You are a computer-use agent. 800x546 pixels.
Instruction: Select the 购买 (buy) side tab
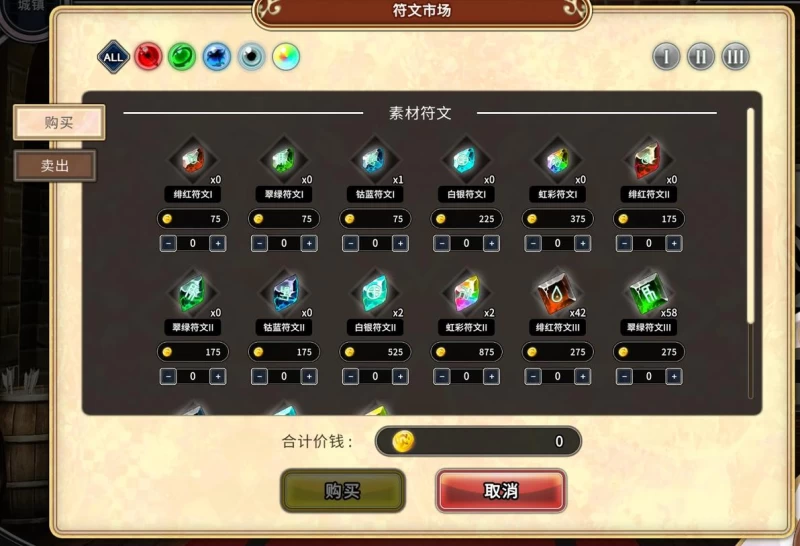pyautogui.click(x=59, y=122)
